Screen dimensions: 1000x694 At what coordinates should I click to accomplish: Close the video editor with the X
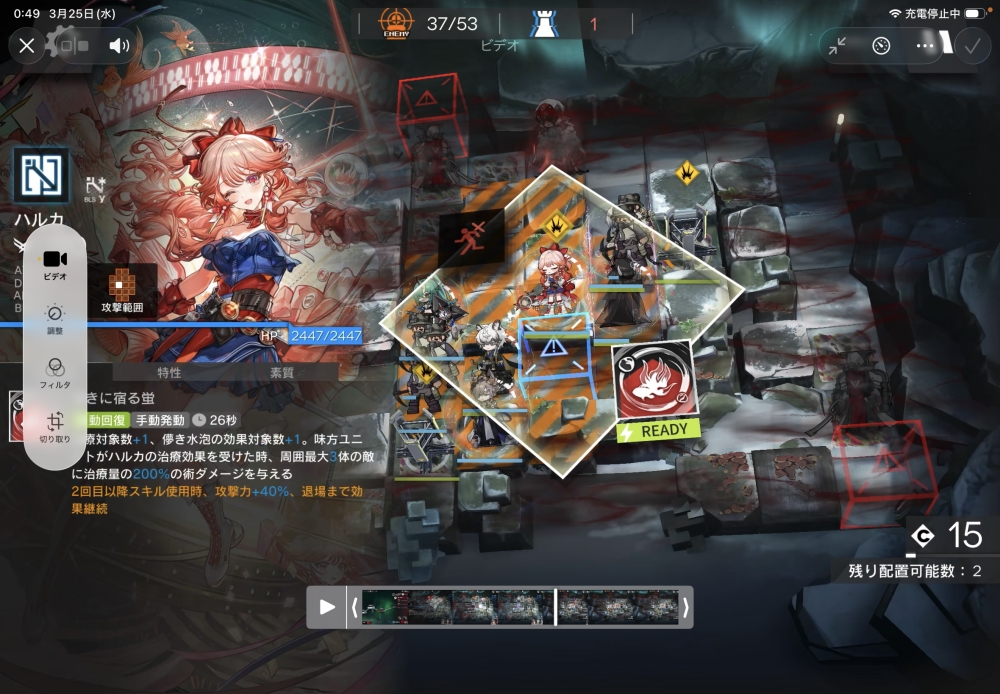[27, 45]
